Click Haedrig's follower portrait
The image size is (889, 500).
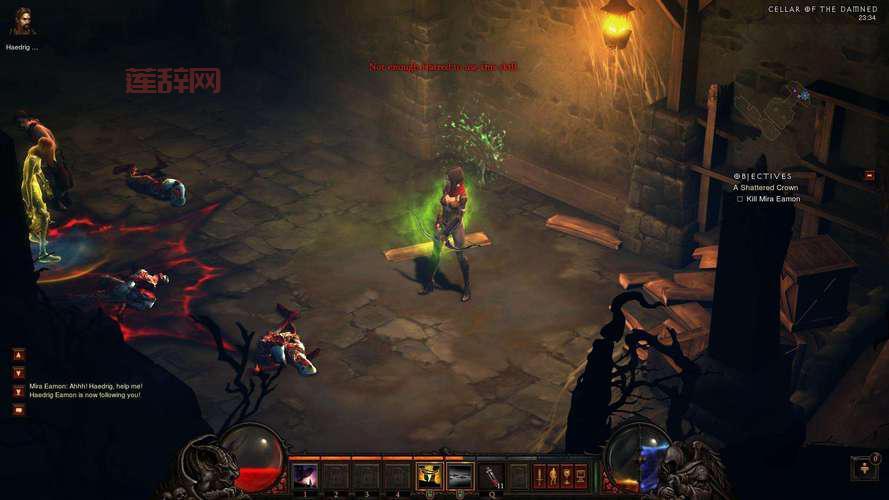pyautogui.click(x=21, y=22)
